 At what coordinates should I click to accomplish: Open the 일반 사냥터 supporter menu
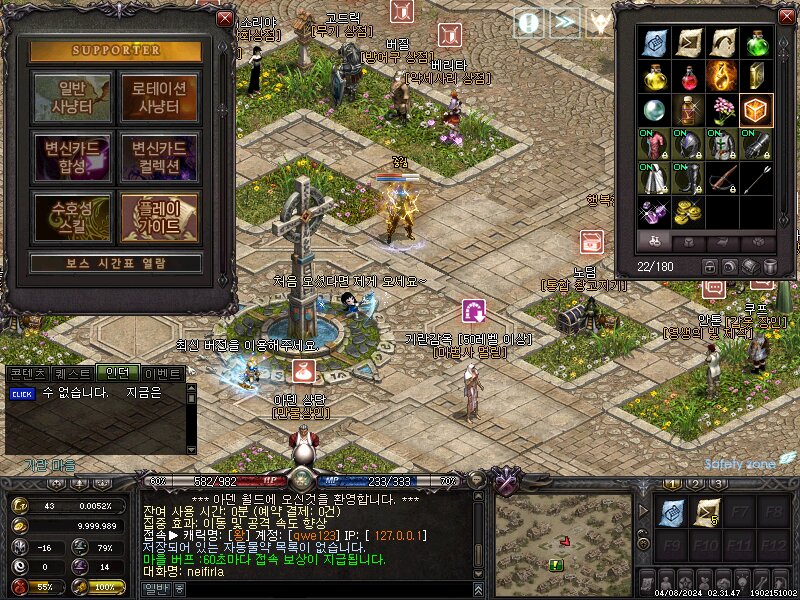coord(72,97)
